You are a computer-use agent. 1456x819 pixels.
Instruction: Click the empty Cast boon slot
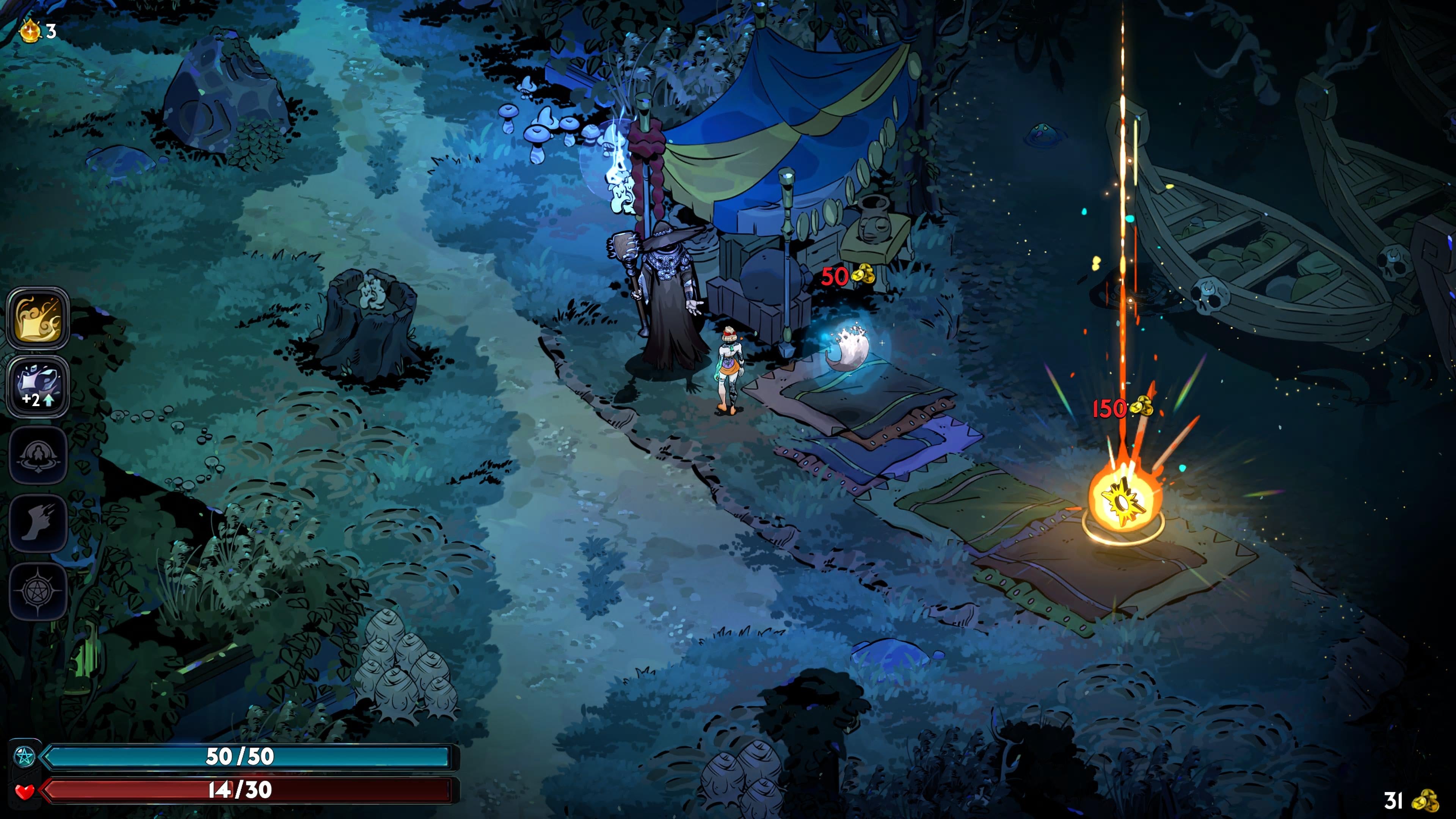38,455
